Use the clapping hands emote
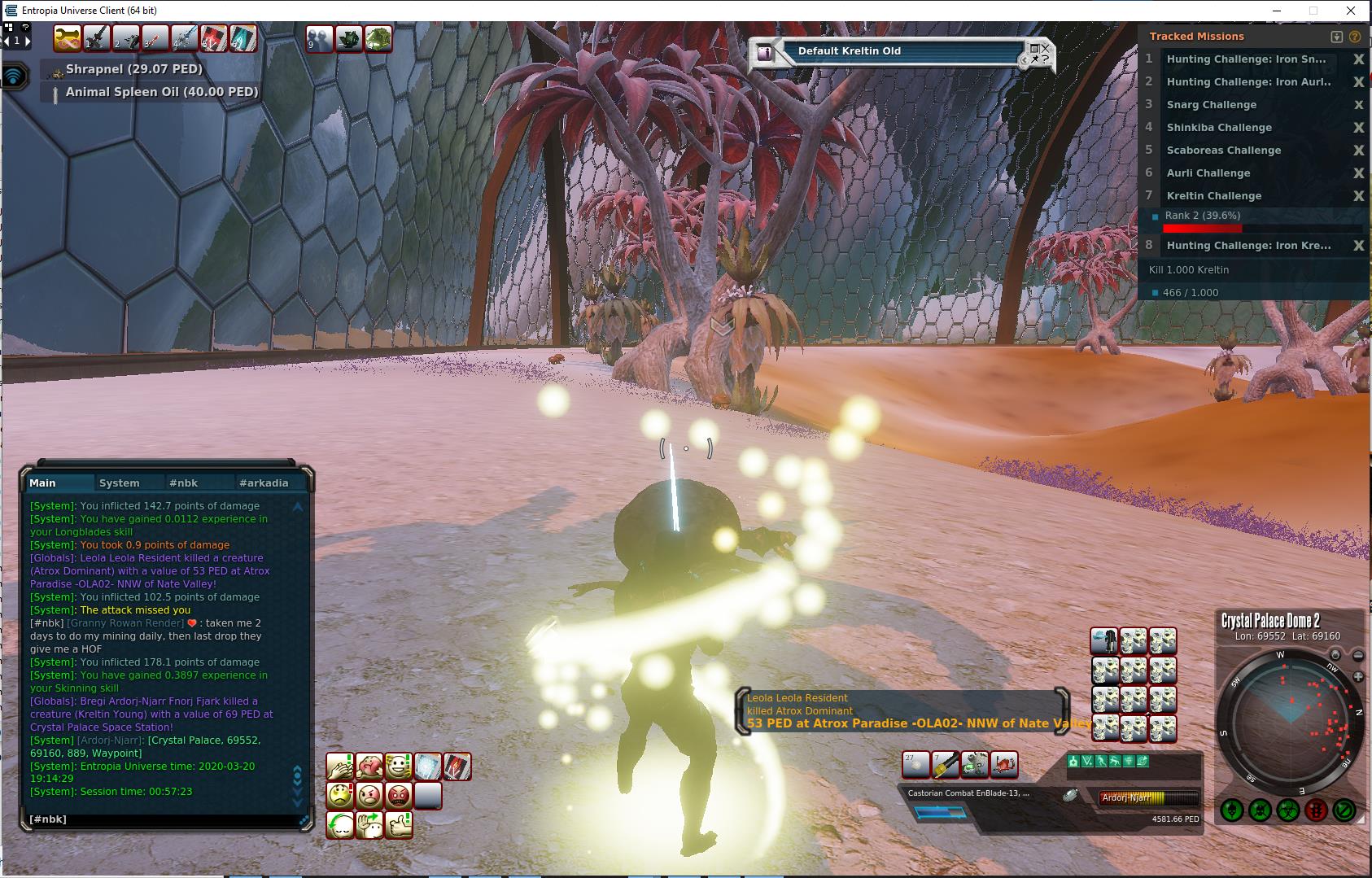The height and width of the screenshot is (878, 1372). point(340,767)
